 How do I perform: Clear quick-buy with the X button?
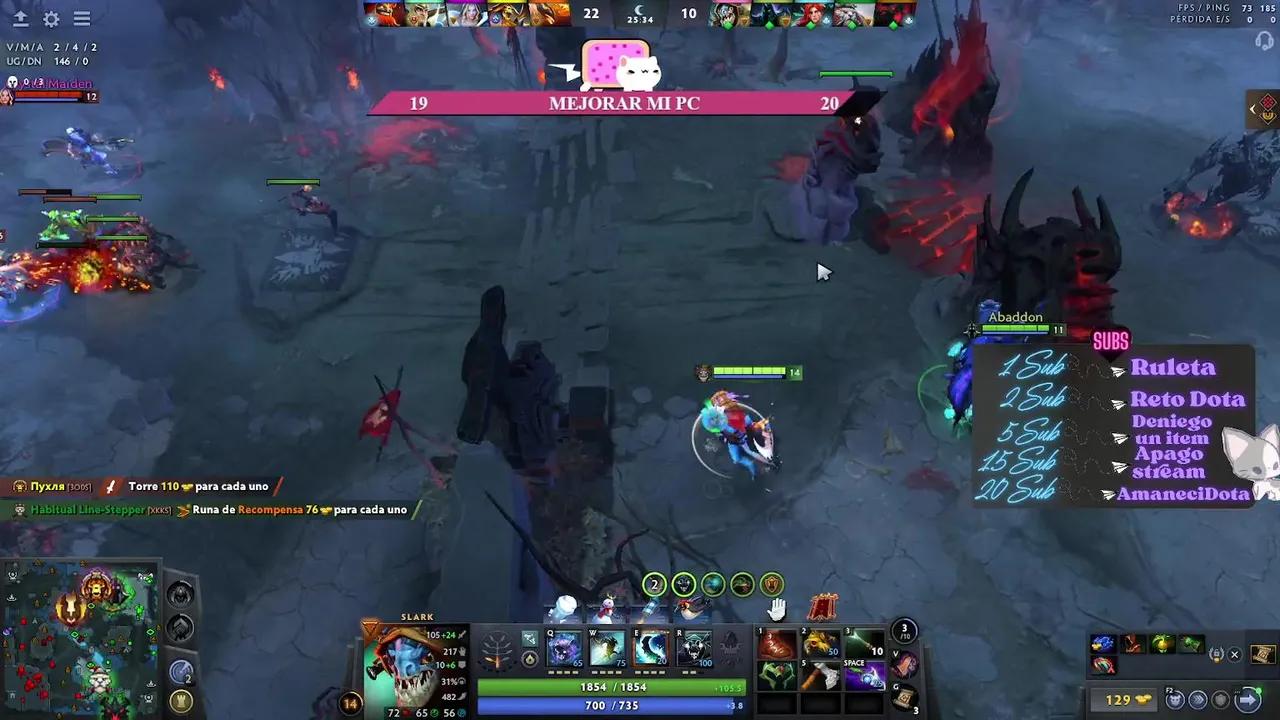pyautogui.click(x=1235, y=654)
